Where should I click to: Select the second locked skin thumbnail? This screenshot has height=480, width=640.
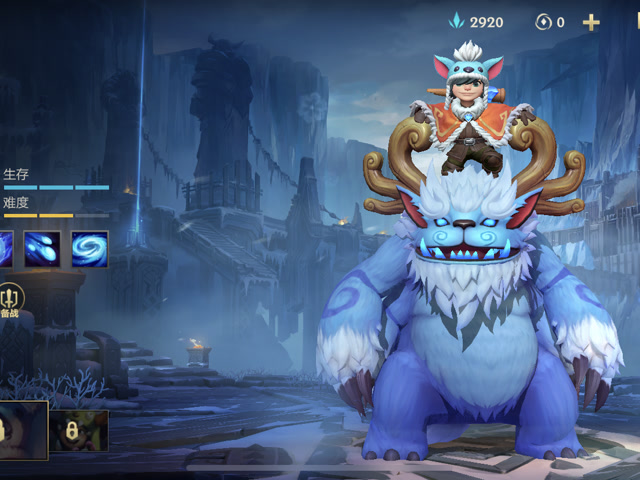click(x=80, y=430)
